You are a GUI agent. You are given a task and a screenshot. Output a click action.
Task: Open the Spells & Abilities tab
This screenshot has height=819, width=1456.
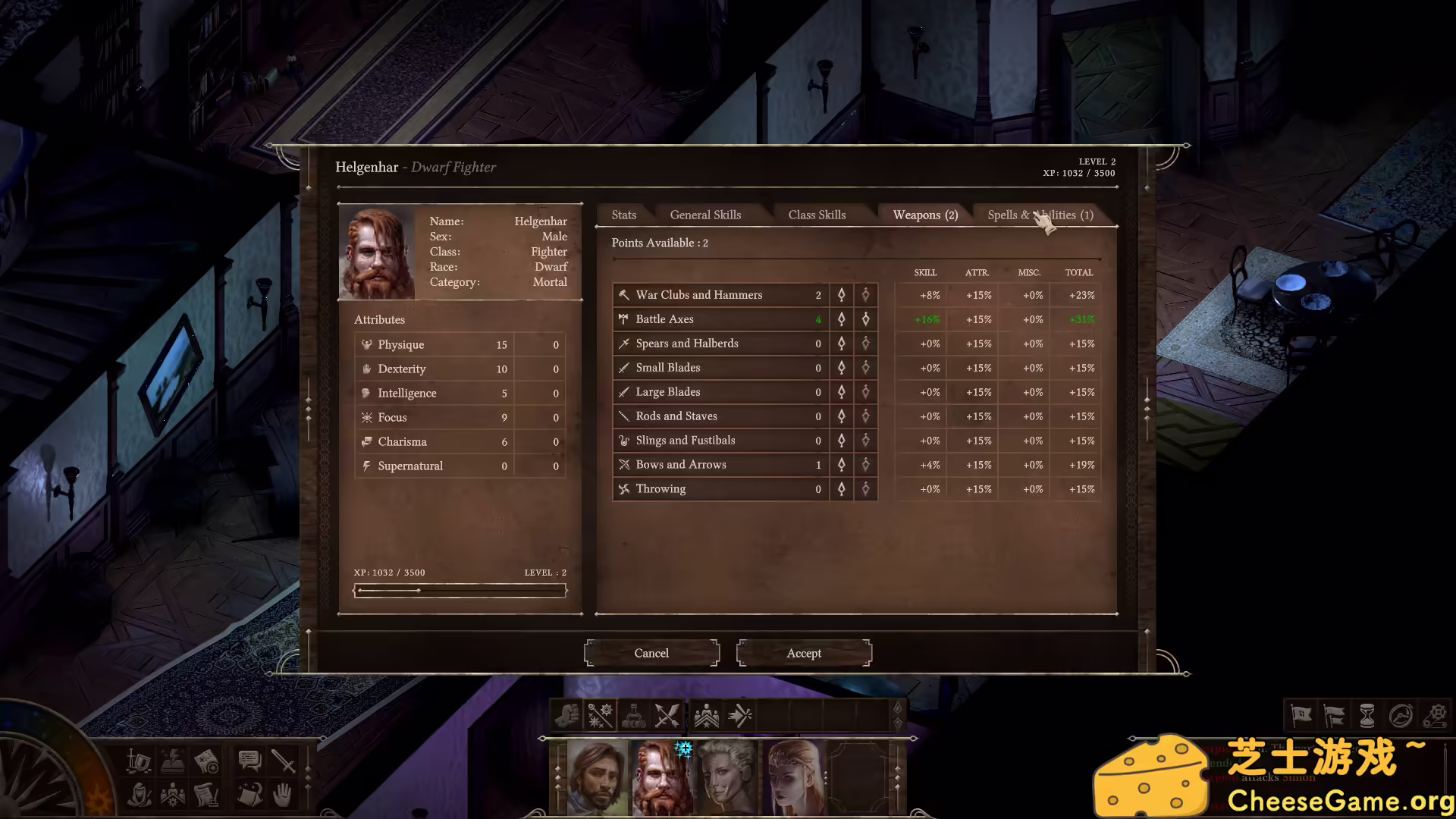(1040, 215)
